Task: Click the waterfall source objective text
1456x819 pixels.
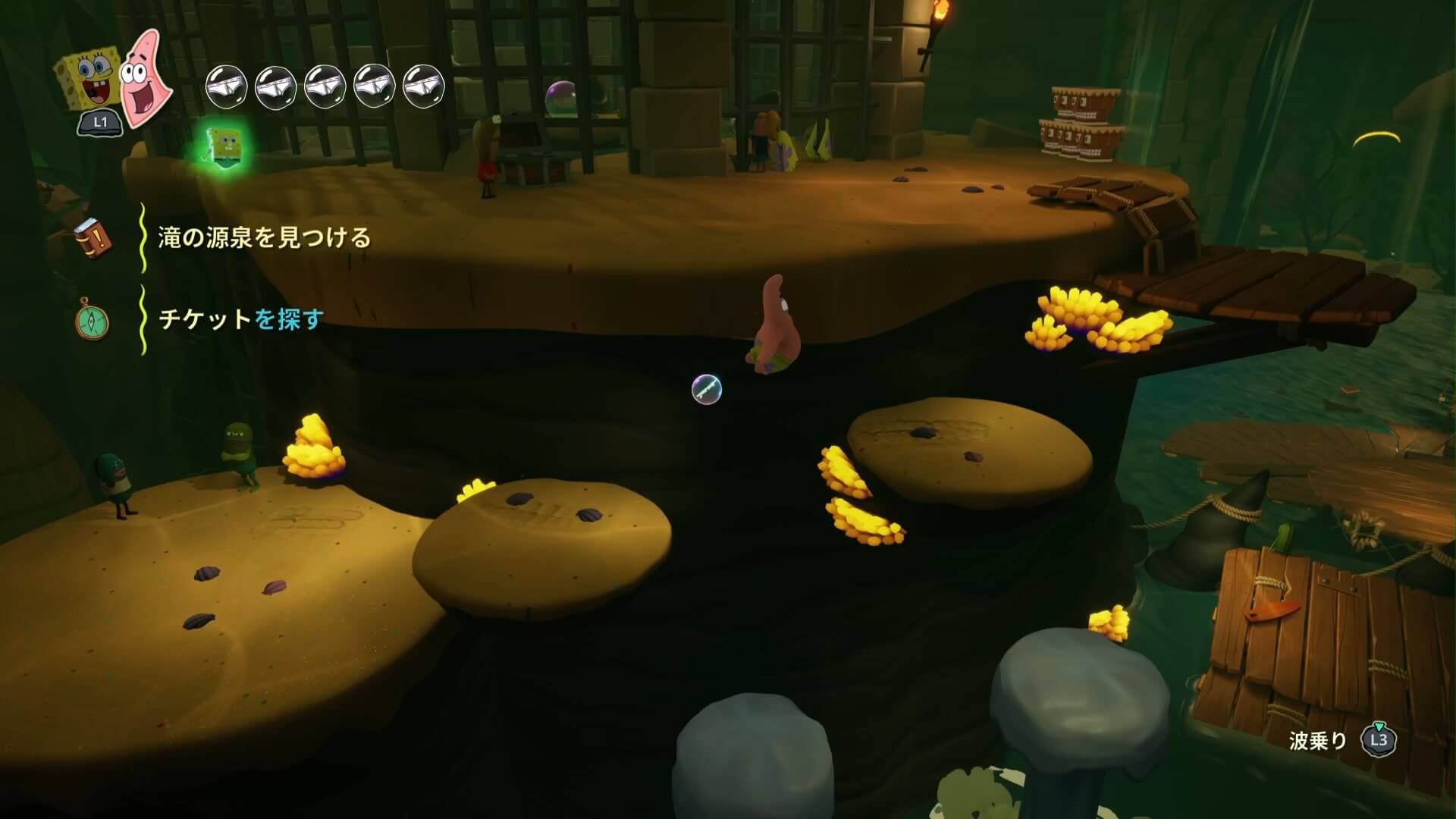Action: click(265, 238)
